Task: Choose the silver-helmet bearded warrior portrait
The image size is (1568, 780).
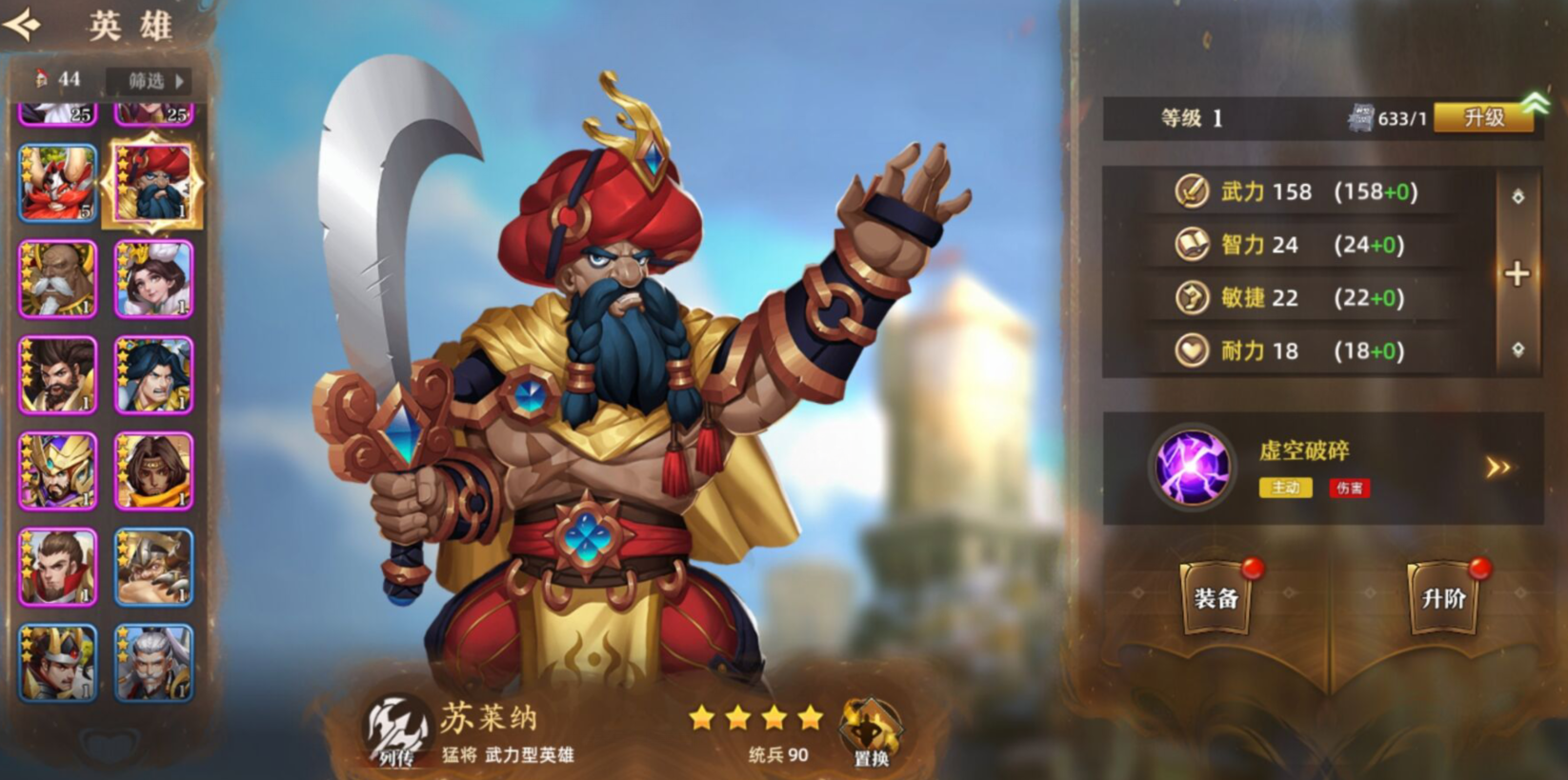Action: 153,568
